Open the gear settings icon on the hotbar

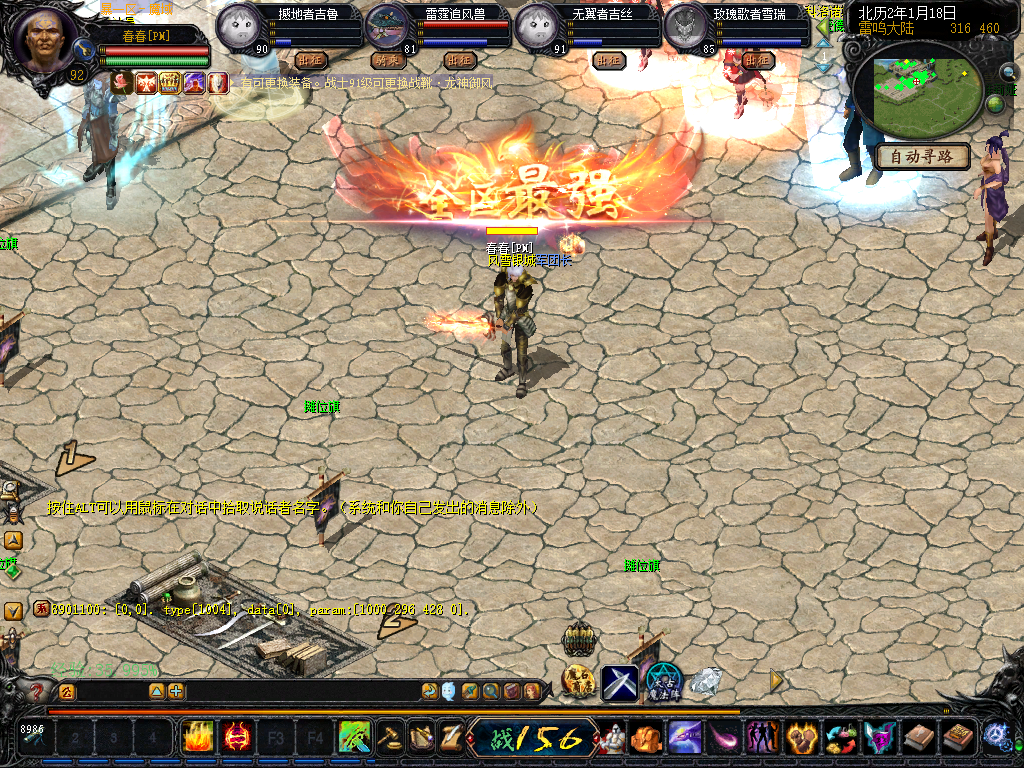[996, 736]
